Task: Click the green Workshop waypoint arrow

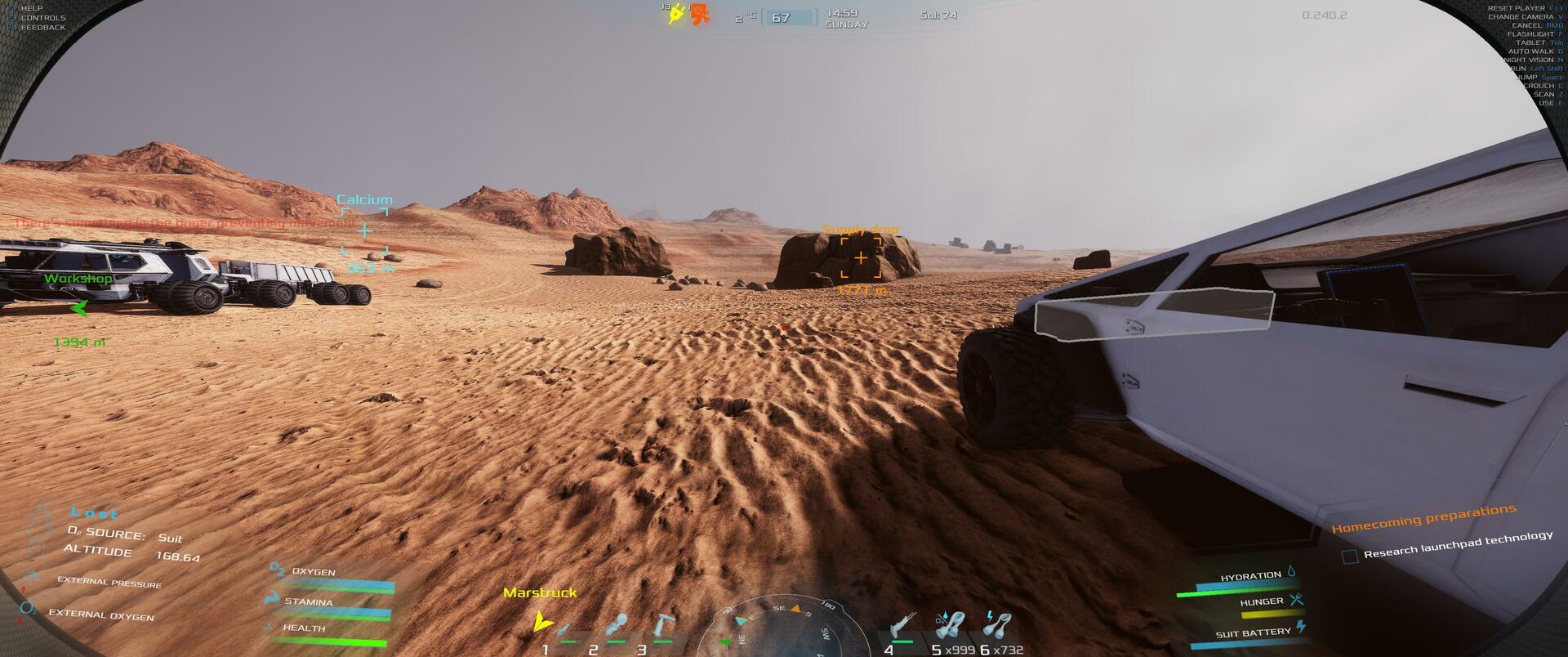Action: (x=79, y=309)
